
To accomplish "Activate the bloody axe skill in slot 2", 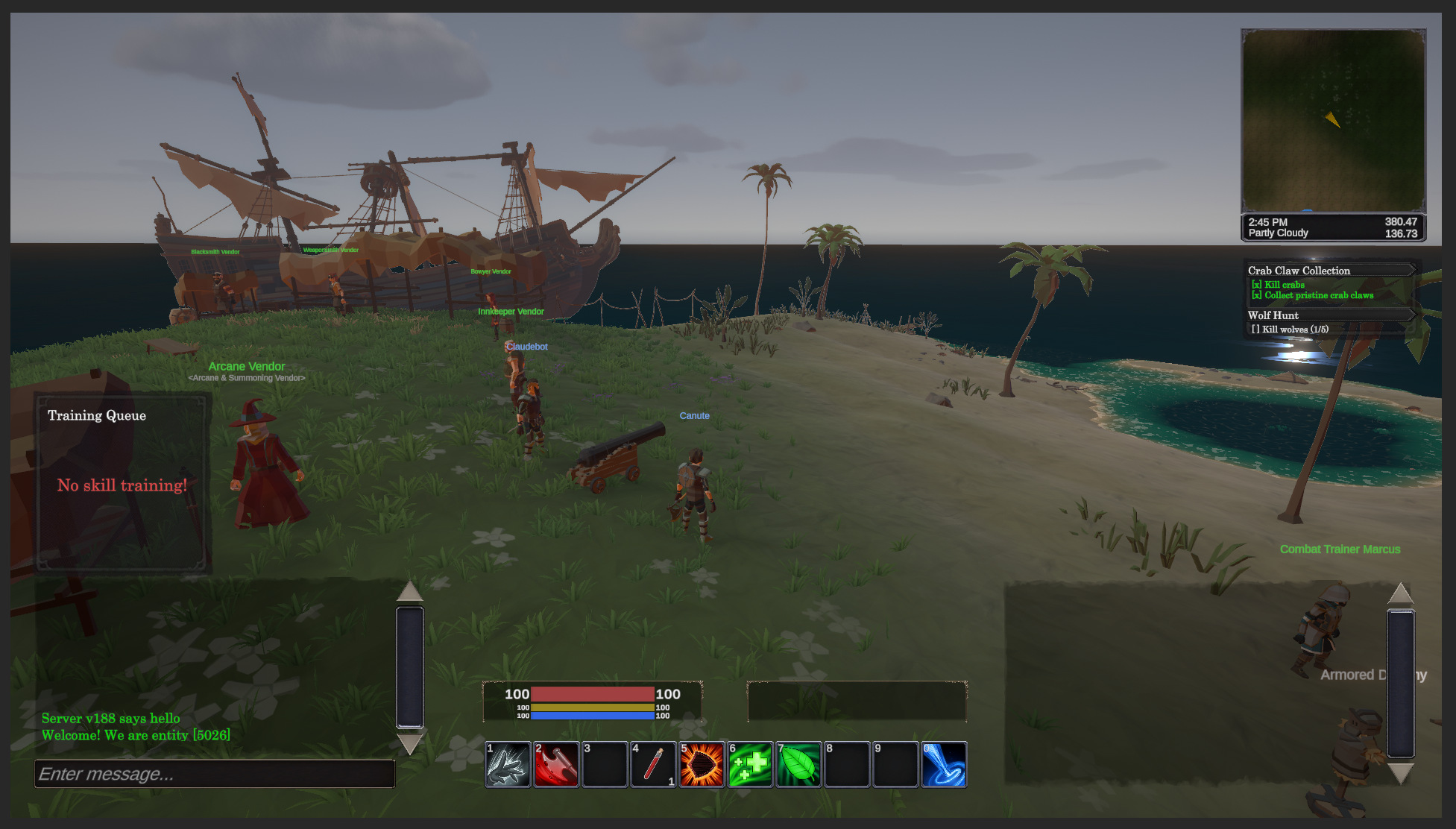I will tap(557, 764).
